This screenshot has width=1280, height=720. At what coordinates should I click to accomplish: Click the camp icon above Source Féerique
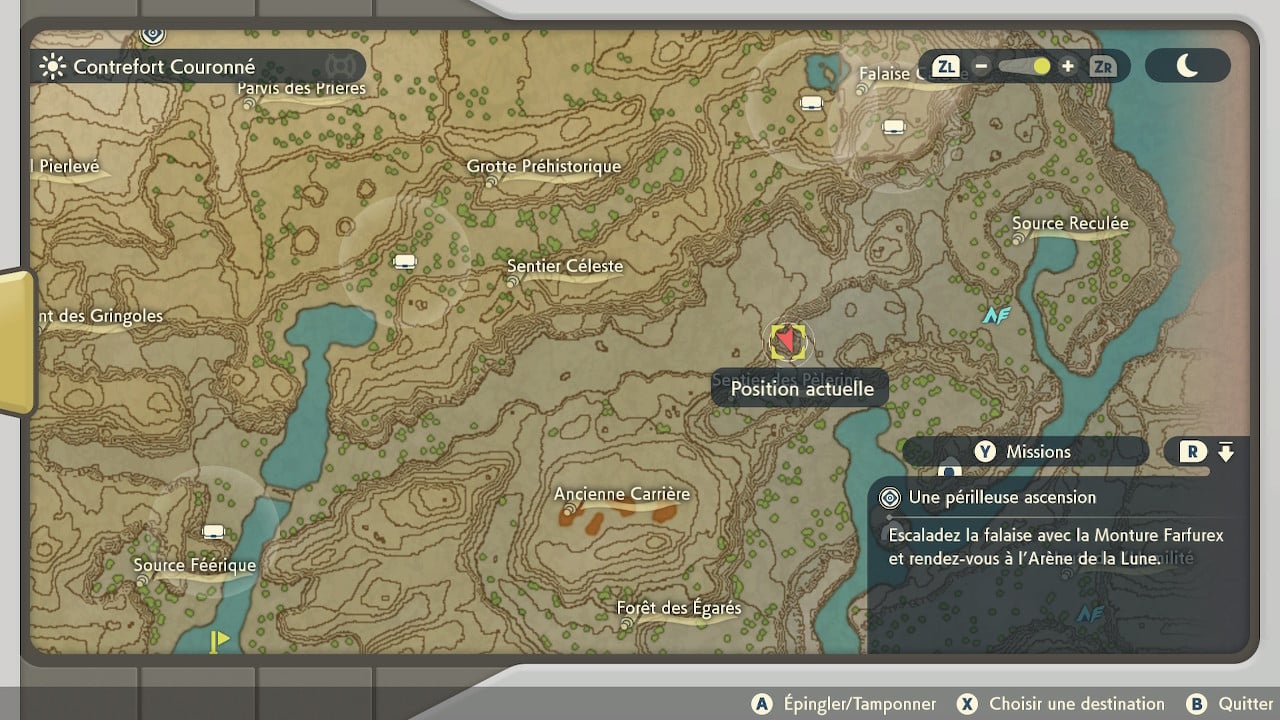click(x=212, y=531)
